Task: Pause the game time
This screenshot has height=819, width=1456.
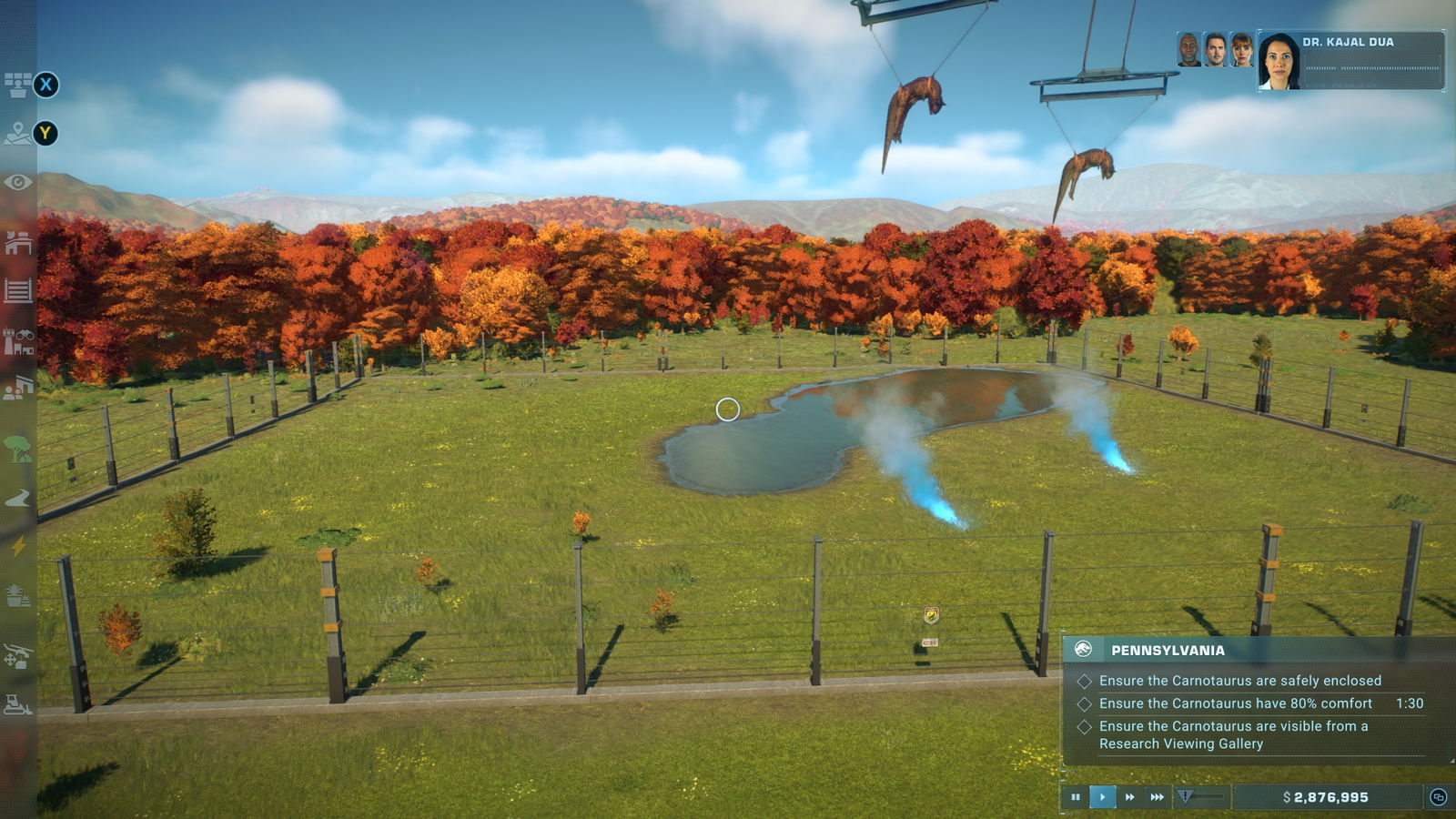Action: pyautogui.click(x=1076, y=797)
